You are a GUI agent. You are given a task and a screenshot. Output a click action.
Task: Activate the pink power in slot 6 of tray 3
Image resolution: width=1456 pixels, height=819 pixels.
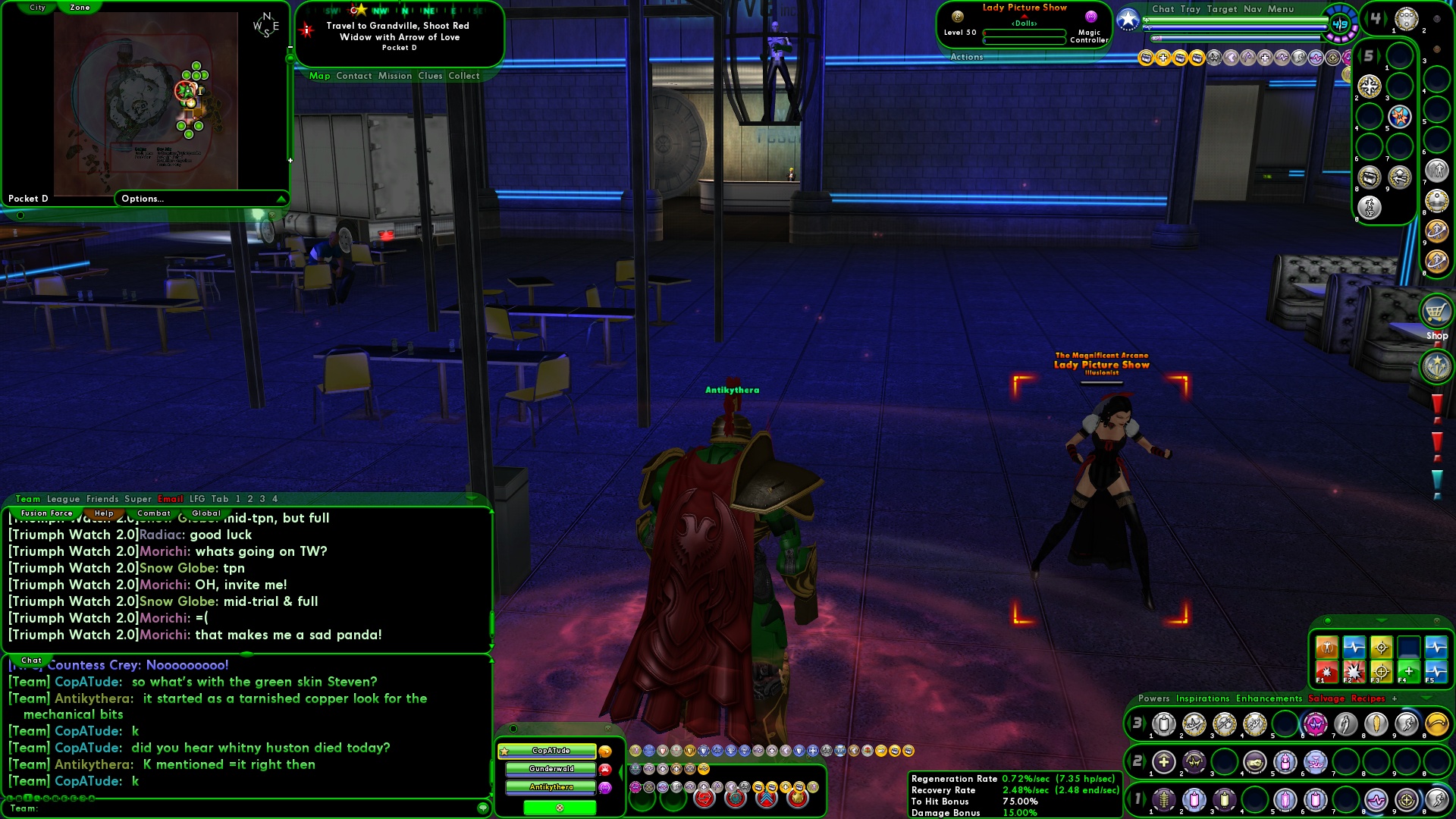tap(1316, 726)
